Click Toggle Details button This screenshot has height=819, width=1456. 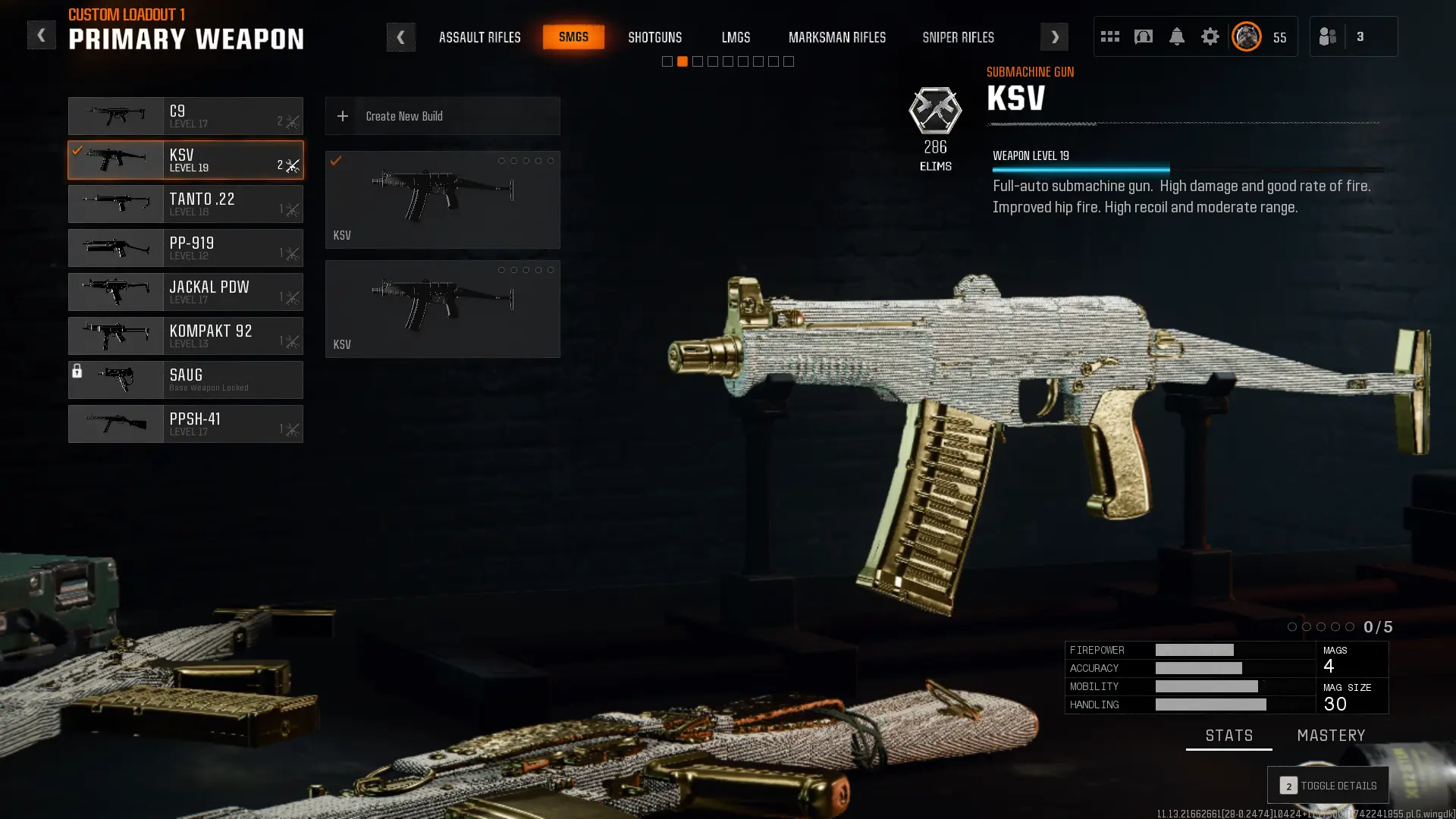tap(1328, 785)
